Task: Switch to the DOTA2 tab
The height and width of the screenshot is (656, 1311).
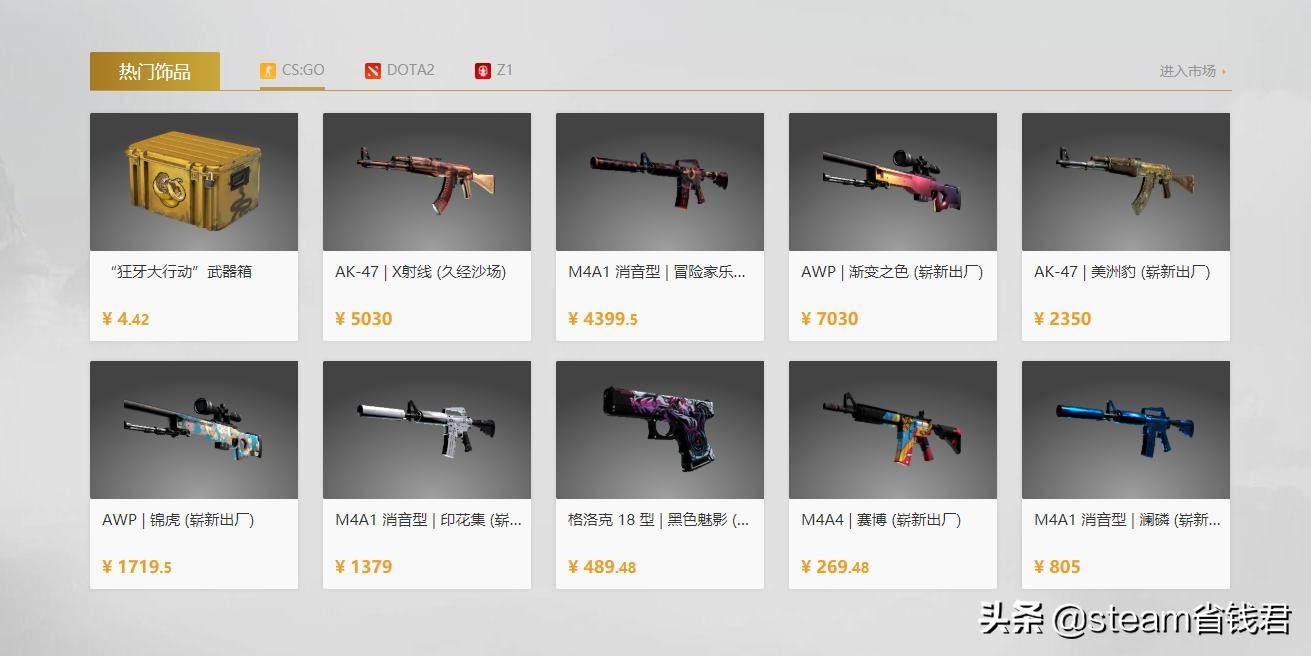Action: coord(399,70)
